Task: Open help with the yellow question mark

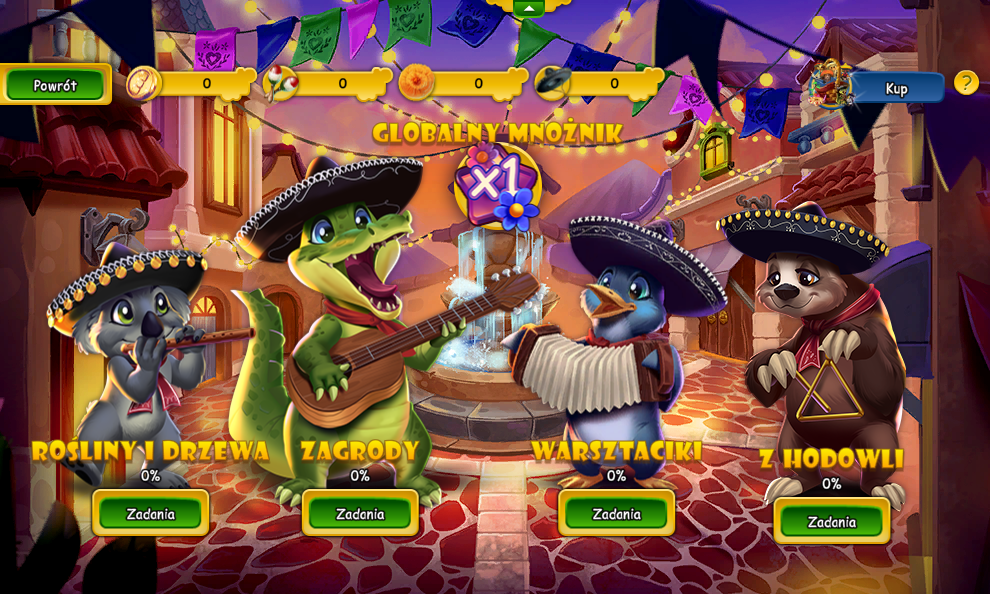Action: [x=965, y=83]
